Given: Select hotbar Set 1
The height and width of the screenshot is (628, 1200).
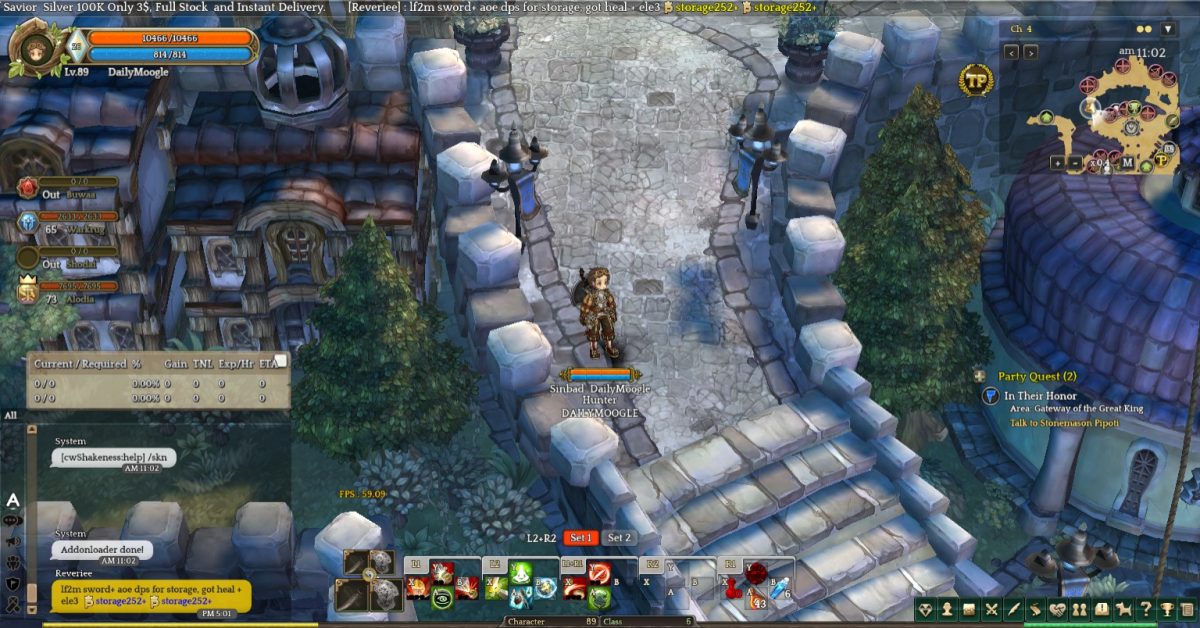Looking at the screenshot, I should click(x=580, y=538).
